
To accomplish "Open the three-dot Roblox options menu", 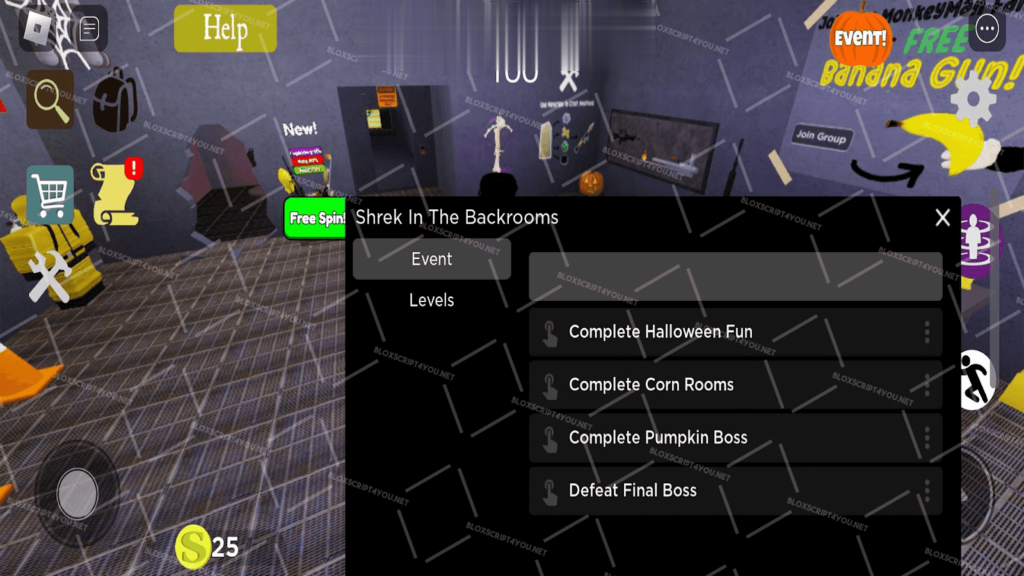I will (x=988, y=29).
